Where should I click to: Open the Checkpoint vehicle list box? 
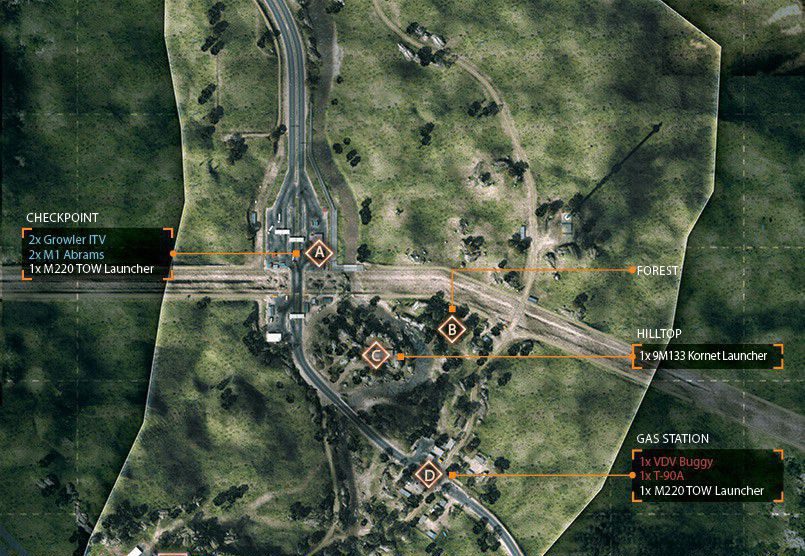97,255
